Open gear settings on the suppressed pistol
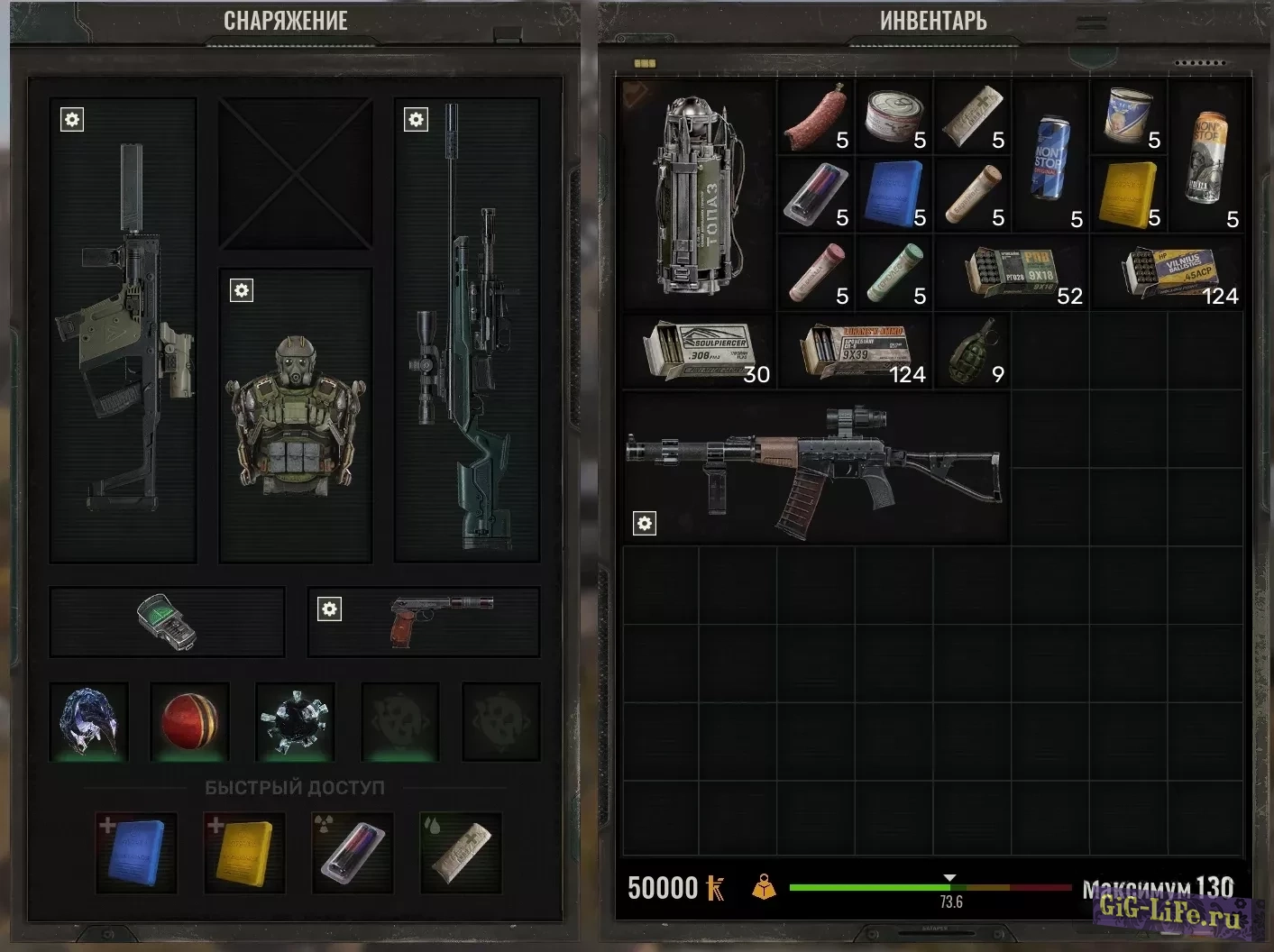 pyautogui.click(x=329, y=609)
